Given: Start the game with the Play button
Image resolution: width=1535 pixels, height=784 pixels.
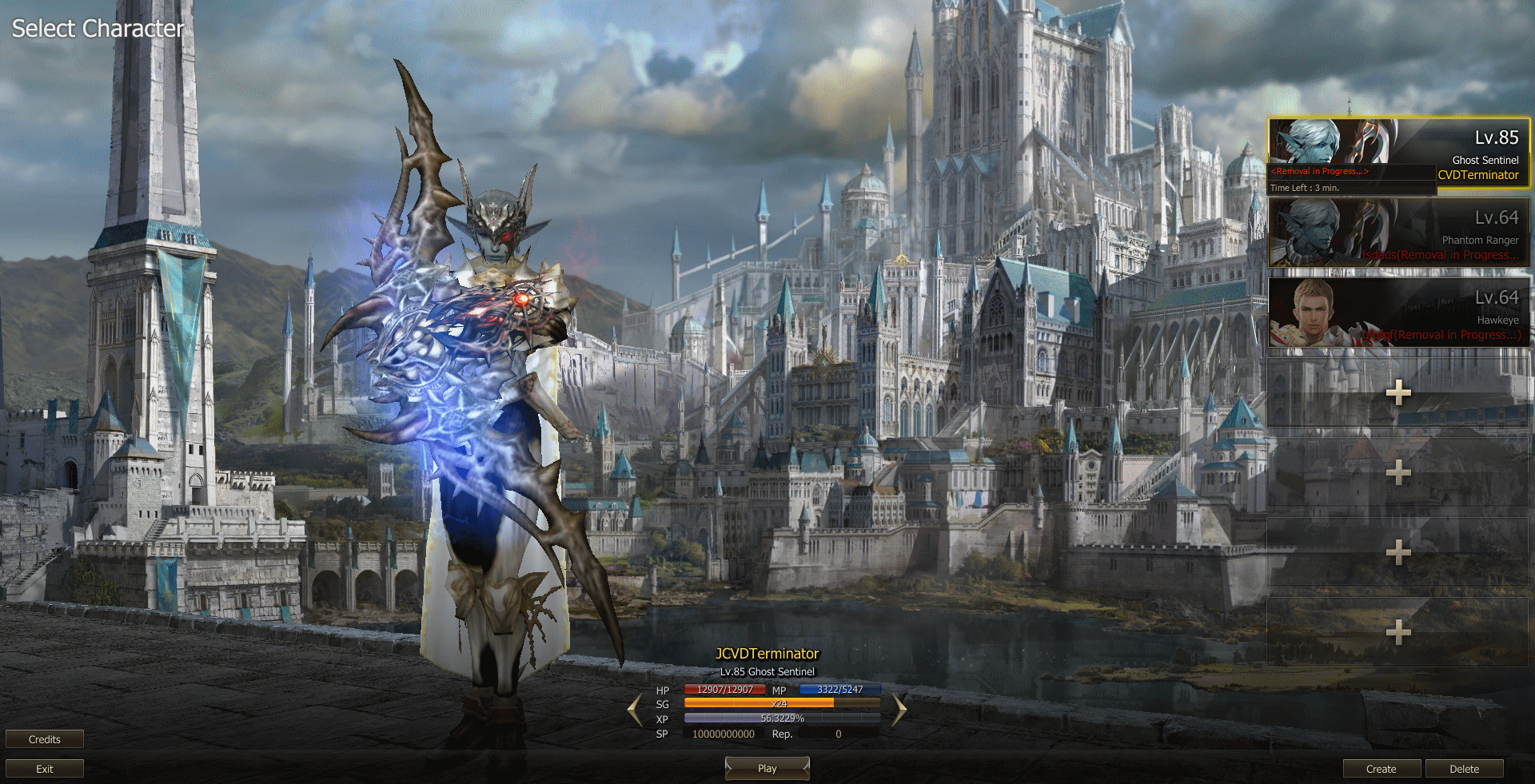Looking at the screenshot, I should 767,768.
